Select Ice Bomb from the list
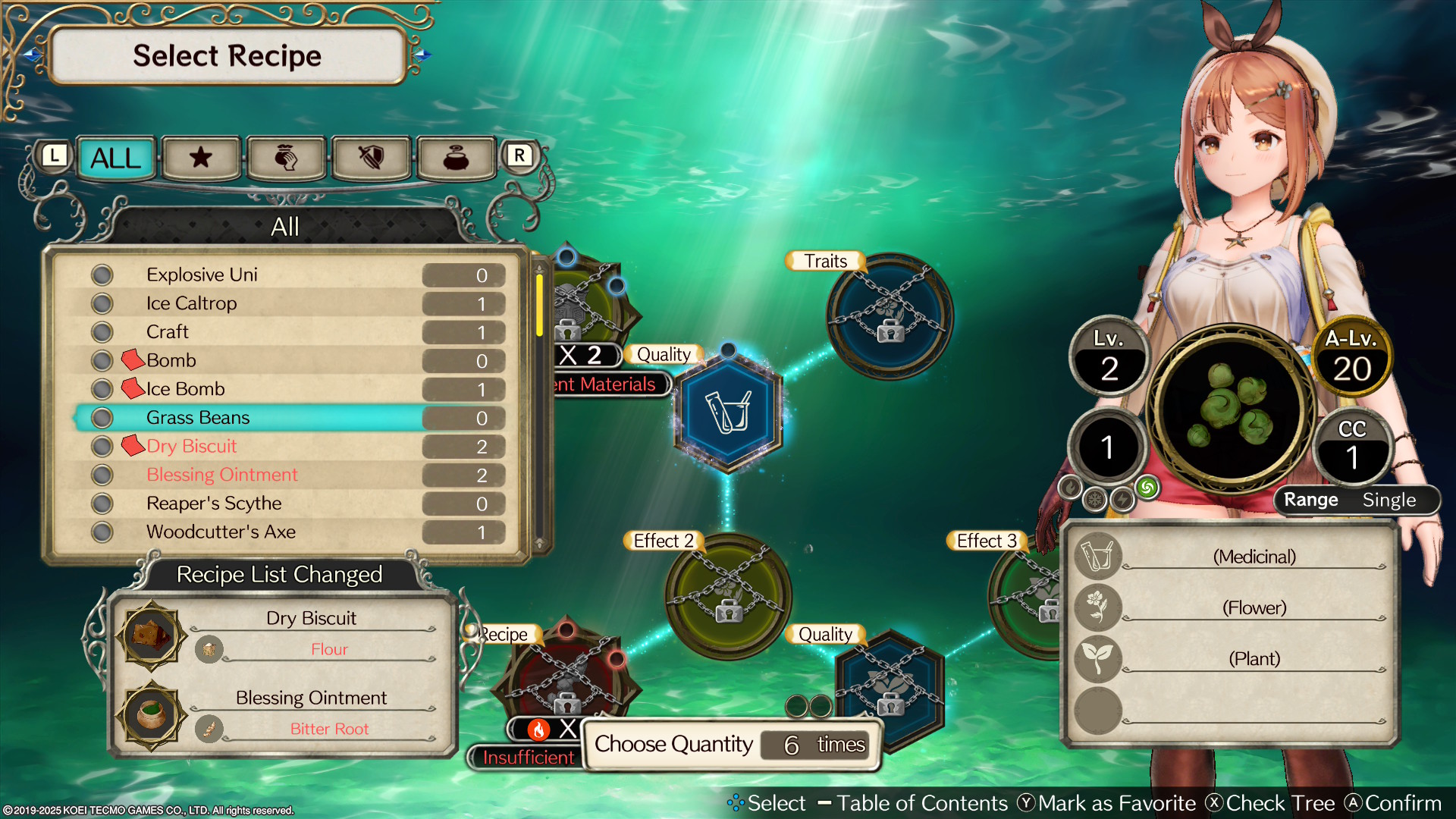This screenshot has height=819, width=1456. click(185, 389)
